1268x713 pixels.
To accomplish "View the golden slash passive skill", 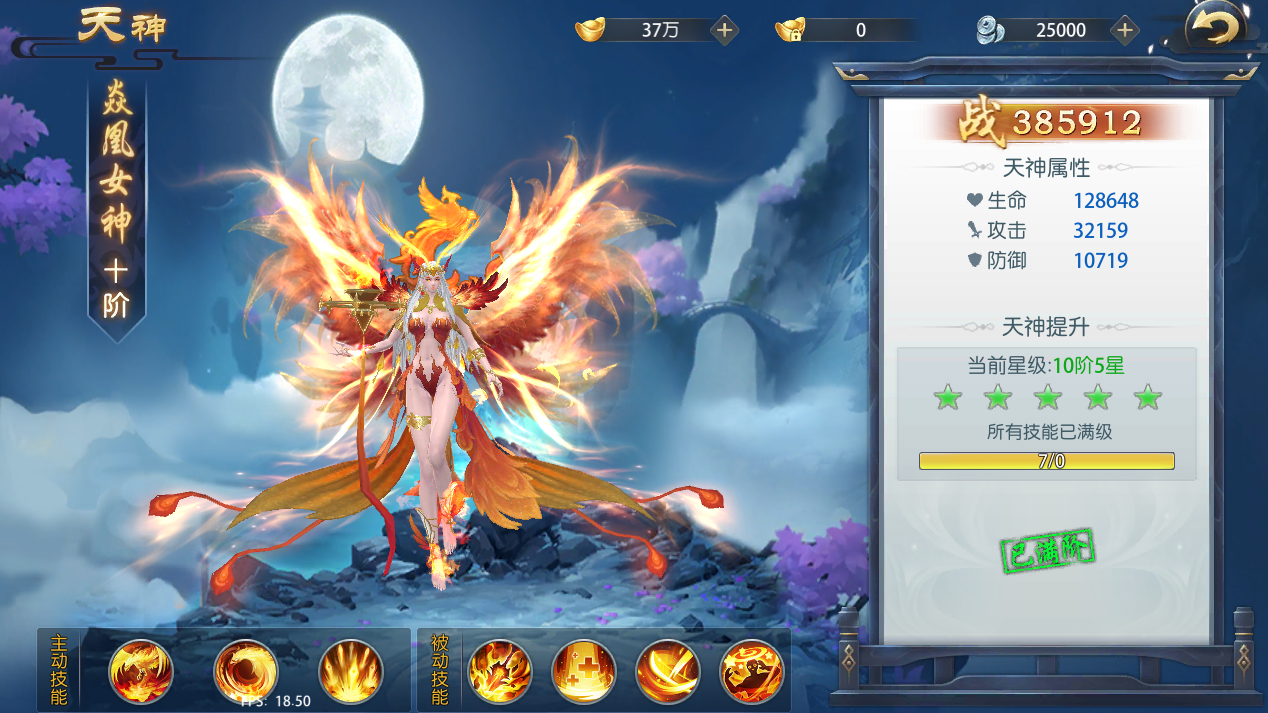I will (668, 670).
